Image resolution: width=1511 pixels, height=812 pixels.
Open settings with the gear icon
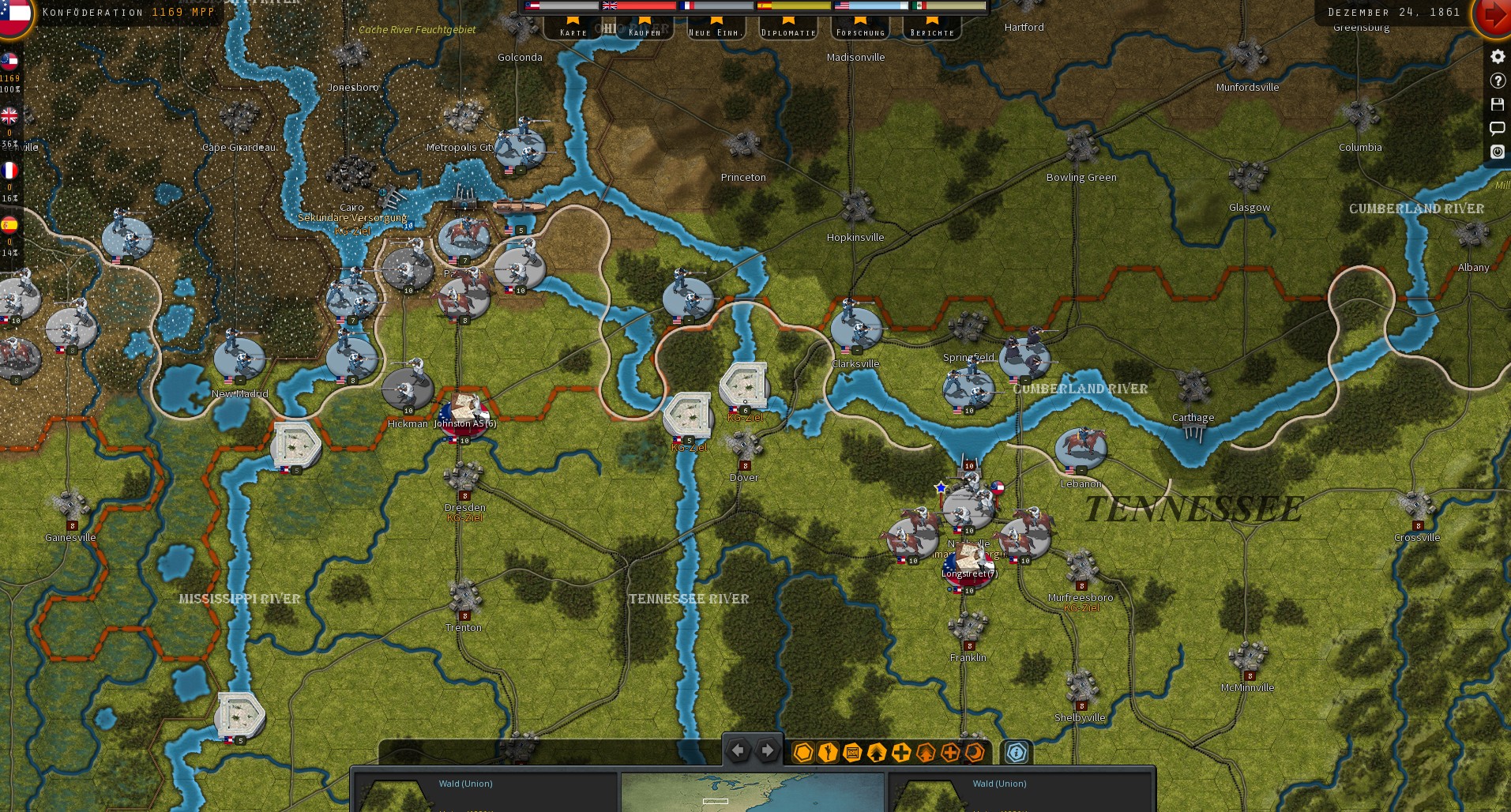coord(1497,56)
